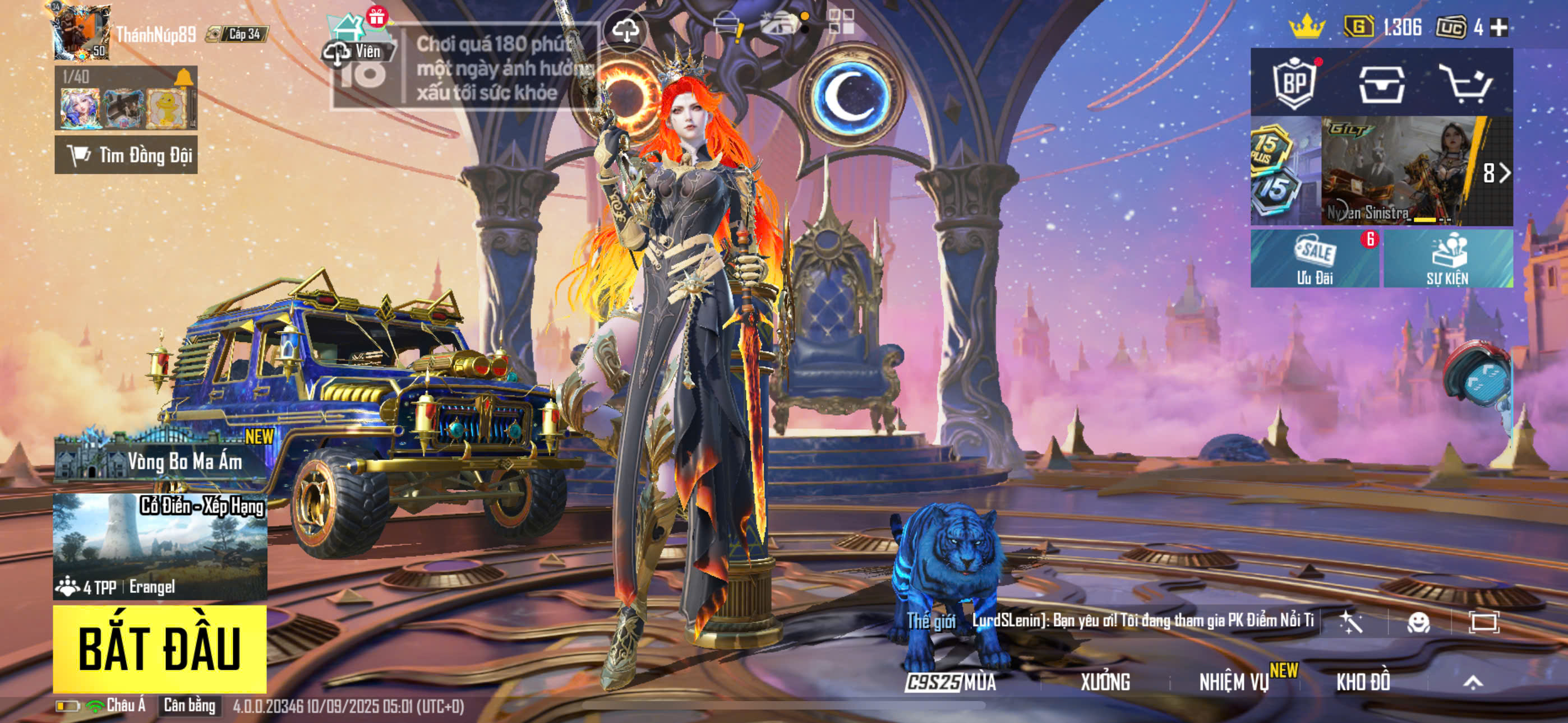Image resolution: width=1568 pixels, height=723 pixels.
Task: Expand the bottom menu up arrow
Action: pyautogui.click(x=1473, y=682)
